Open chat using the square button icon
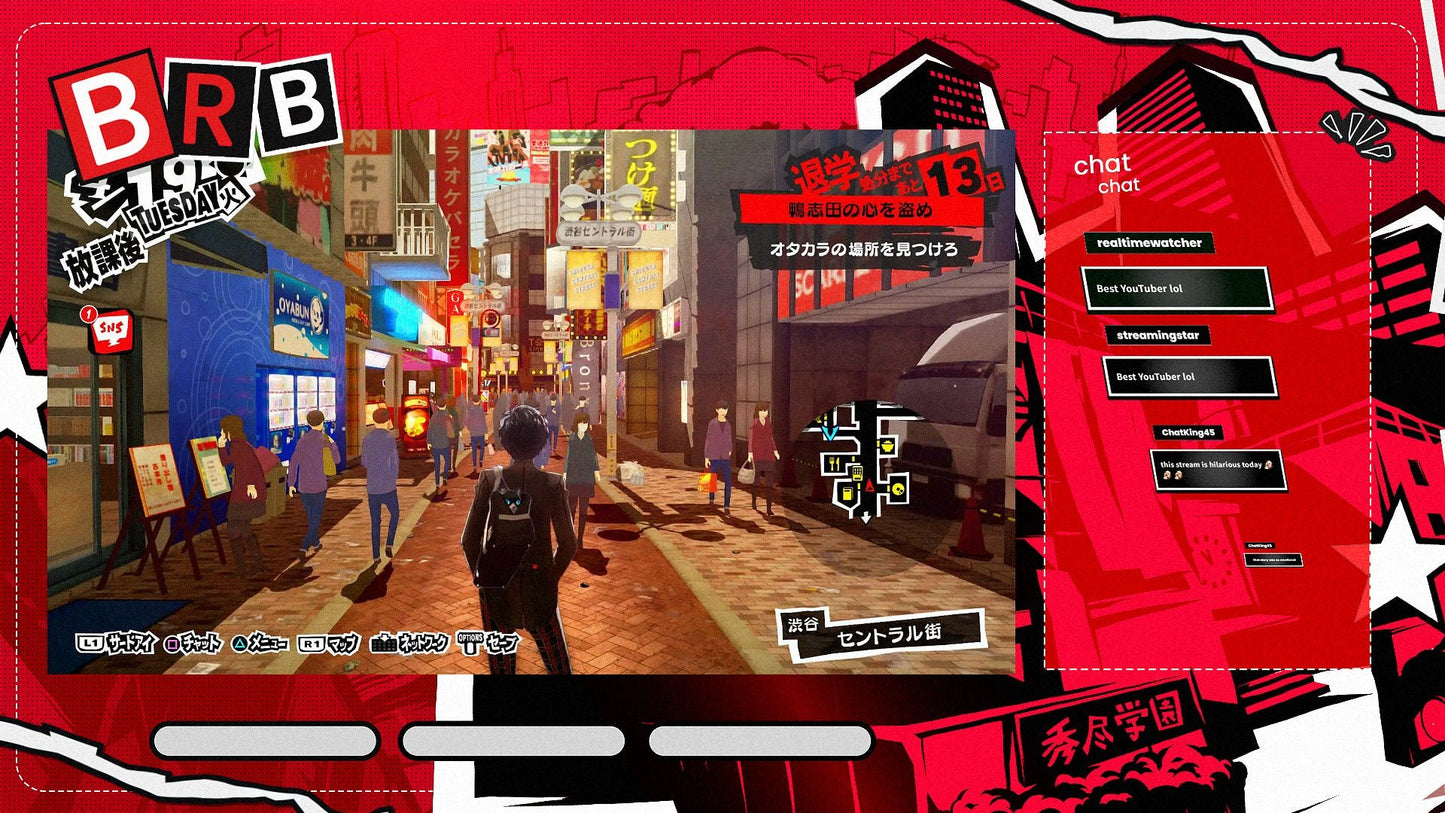This screenshot has height=813, width=1445. pyautogui.click(x=172, y=644)
